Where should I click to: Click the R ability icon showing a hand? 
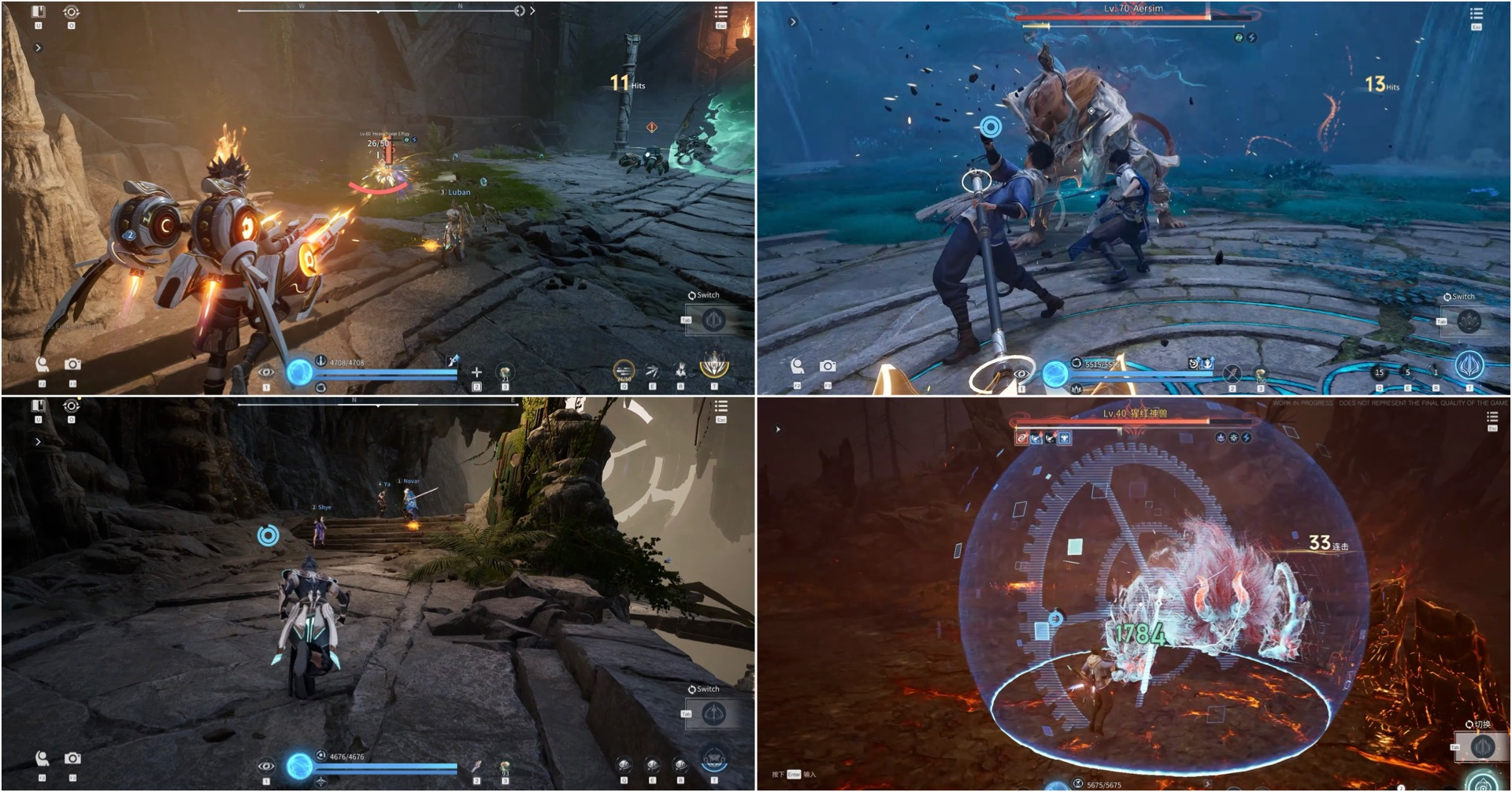point(681,369)
